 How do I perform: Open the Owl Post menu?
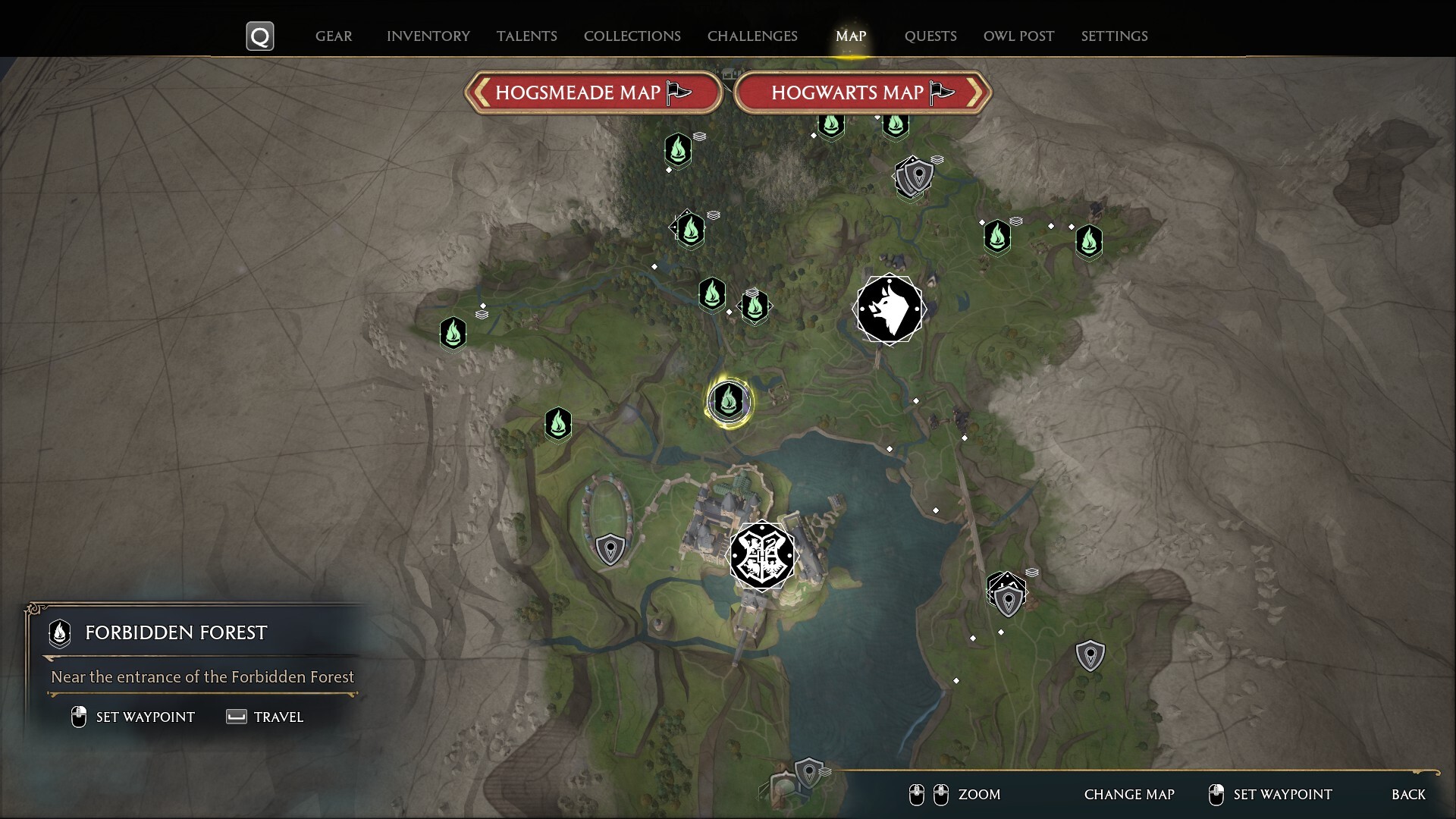click(1018, 36)
